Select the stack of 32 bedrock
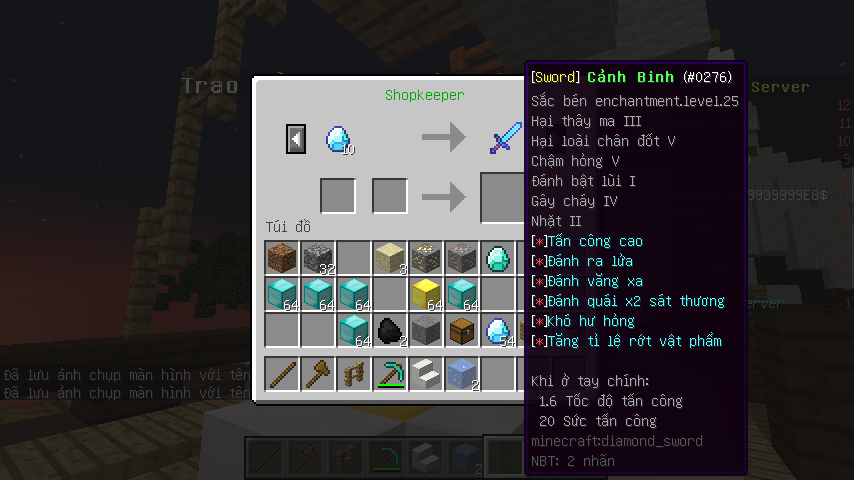The image size is (854, 480). tap(318, 258)
